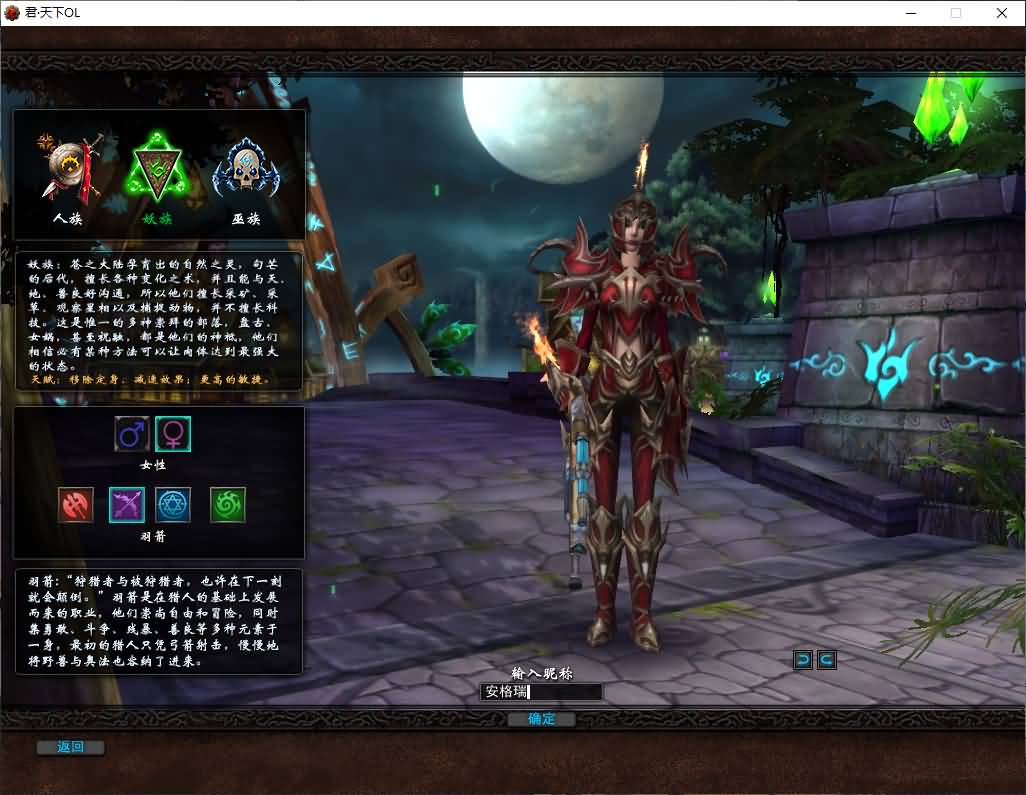Choose the green swirl class icon

[x=228, y=505]
